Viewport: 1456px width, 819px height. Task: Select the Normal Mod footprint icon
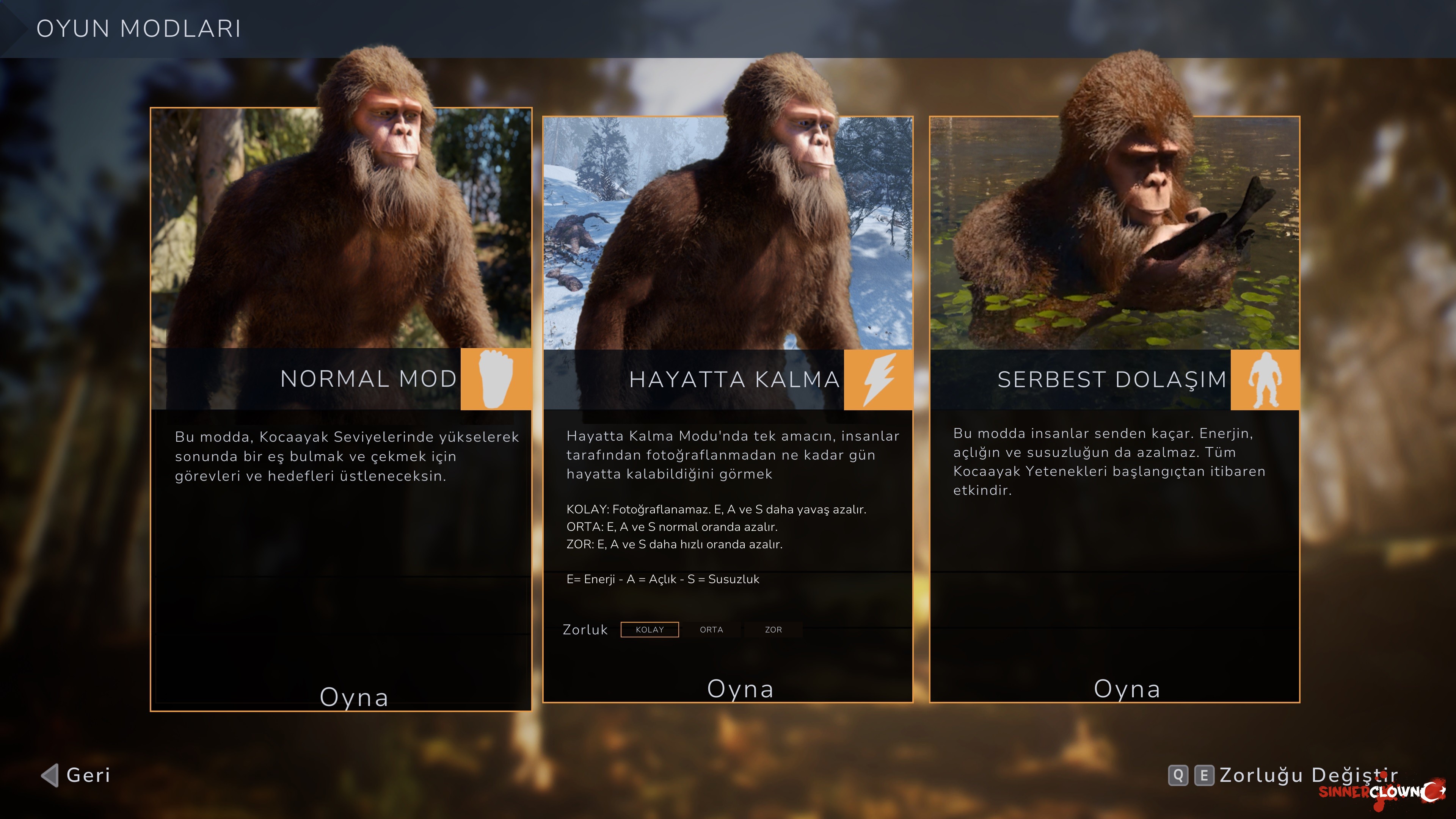496,379
